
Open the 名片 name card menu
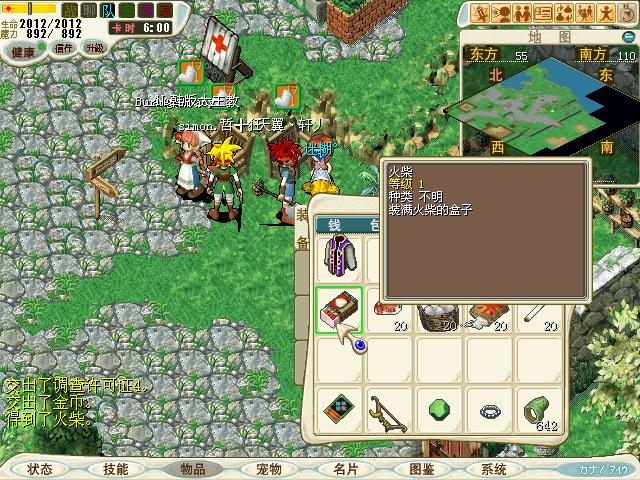346,468
